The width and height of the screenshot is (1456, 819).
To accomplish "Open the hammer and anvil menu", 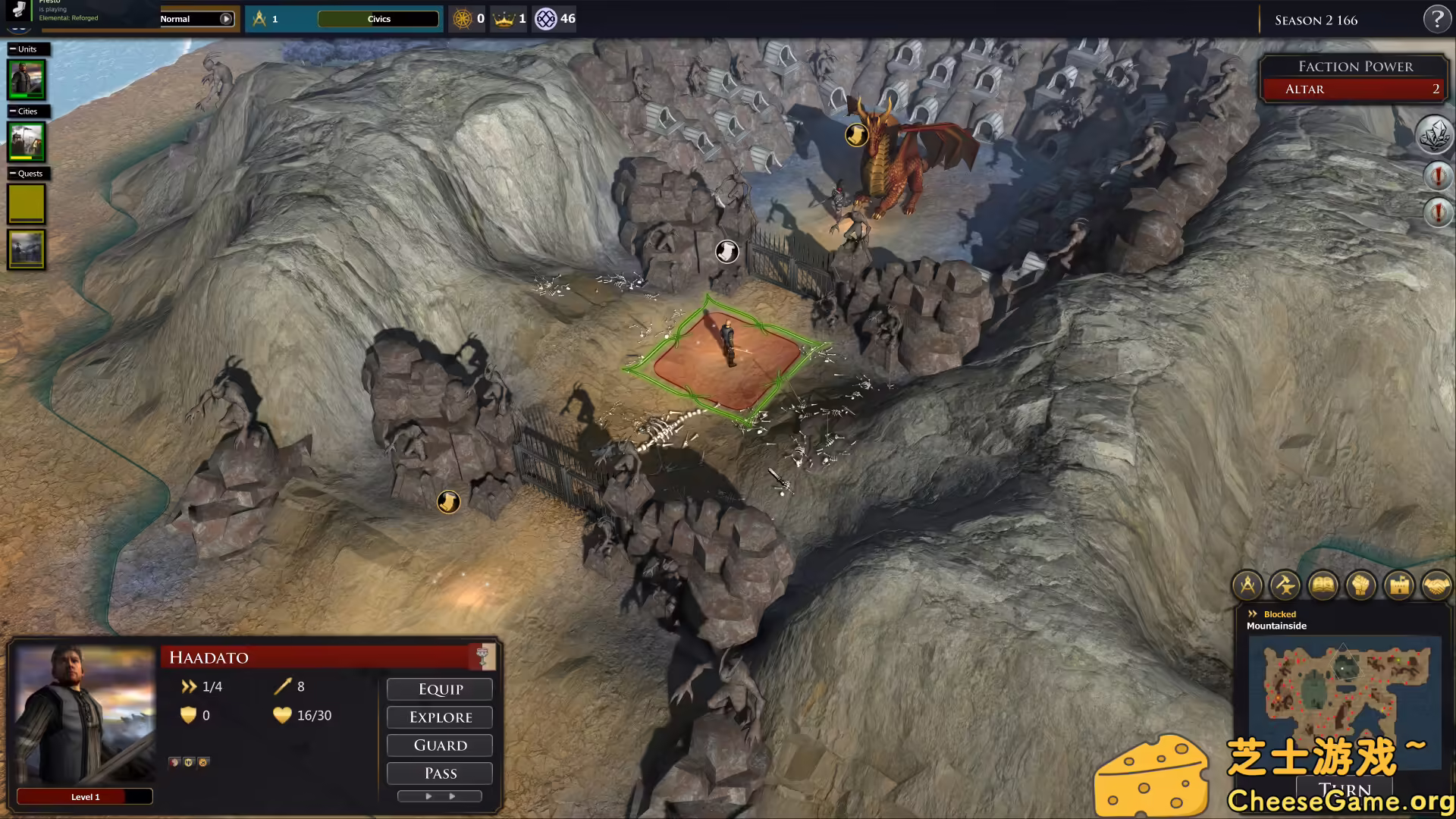I will click(1285, 585).
